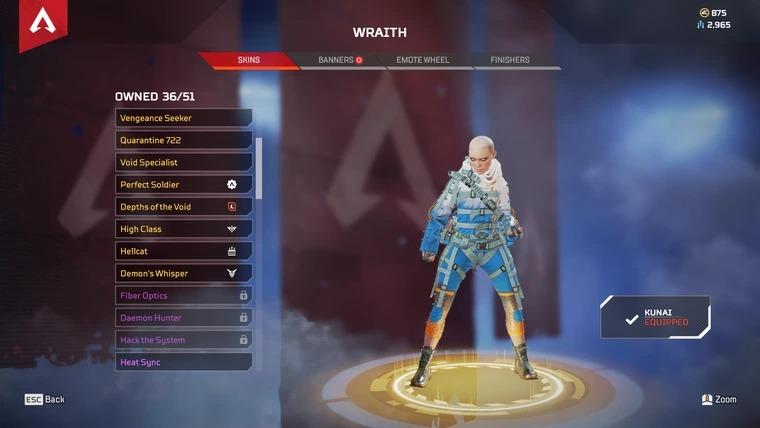Select the Depths of the Void skin
Viewport: 760px width, 428px height.
[183, 207]
